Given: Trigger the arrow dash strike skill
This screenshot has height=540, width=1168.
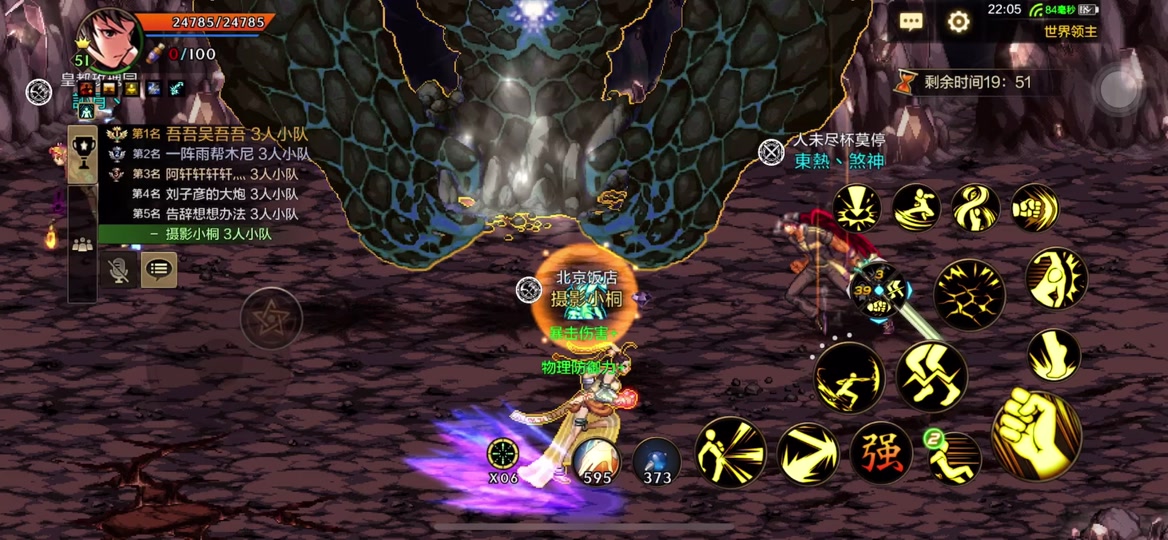Looking at the screenshot, I should click(808, 453).
